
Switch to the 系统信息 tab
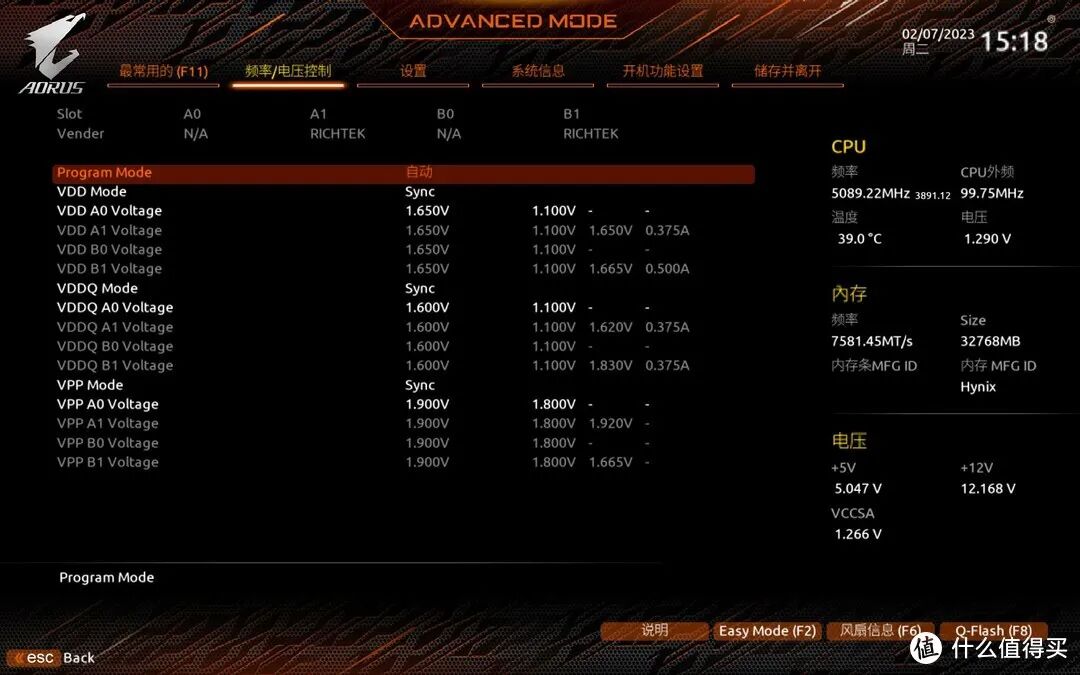pyautogui.click(x=538, y=71)
